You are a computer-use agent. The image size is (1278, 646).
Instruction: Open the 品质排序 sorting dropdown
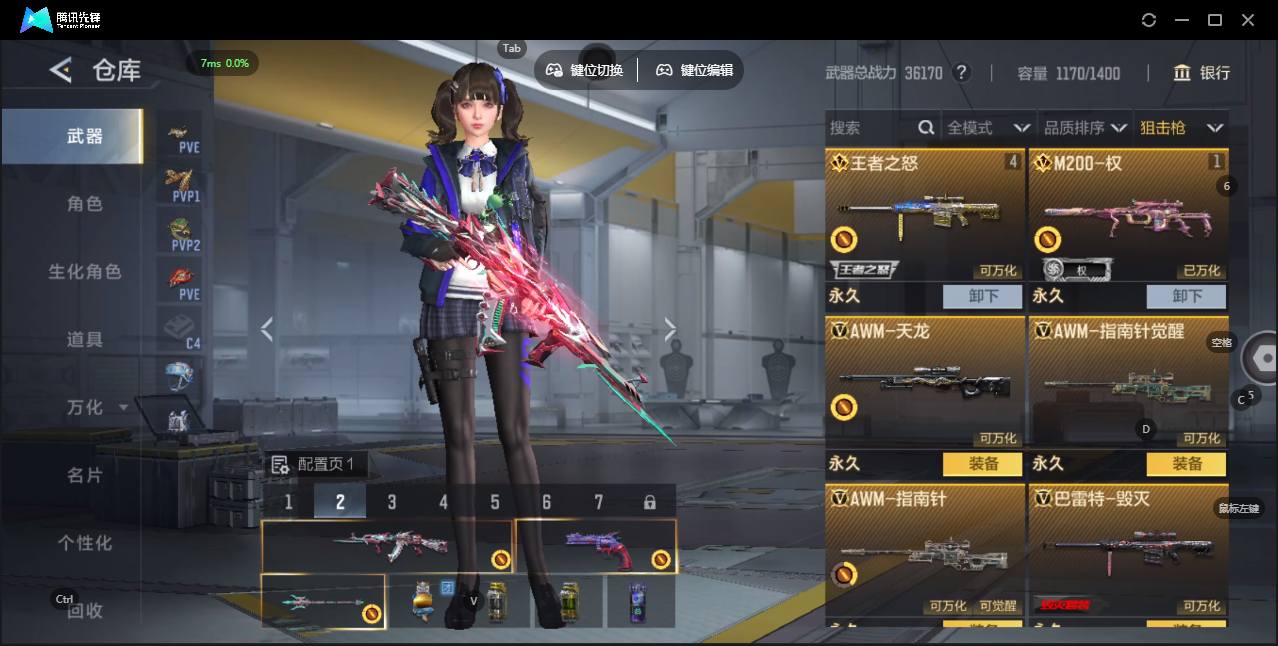(x=1085, y=128)
